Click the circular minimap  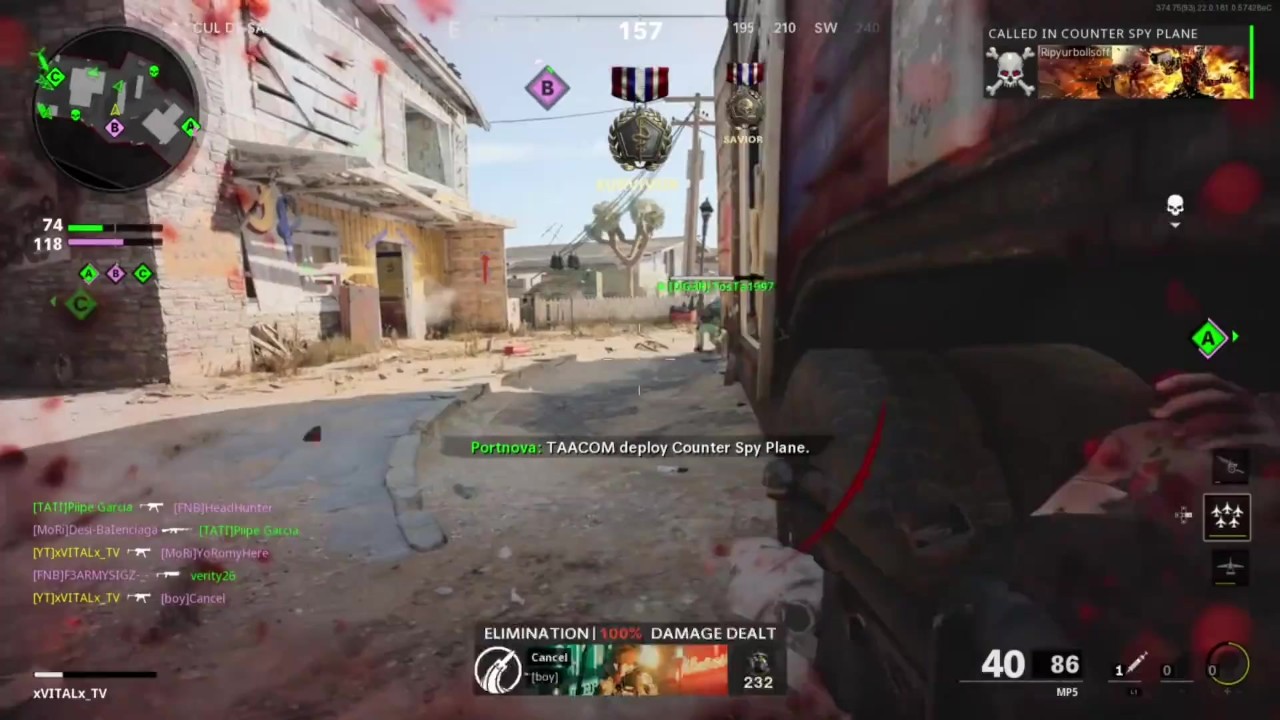pyautogui.click(x=115, y=108)
